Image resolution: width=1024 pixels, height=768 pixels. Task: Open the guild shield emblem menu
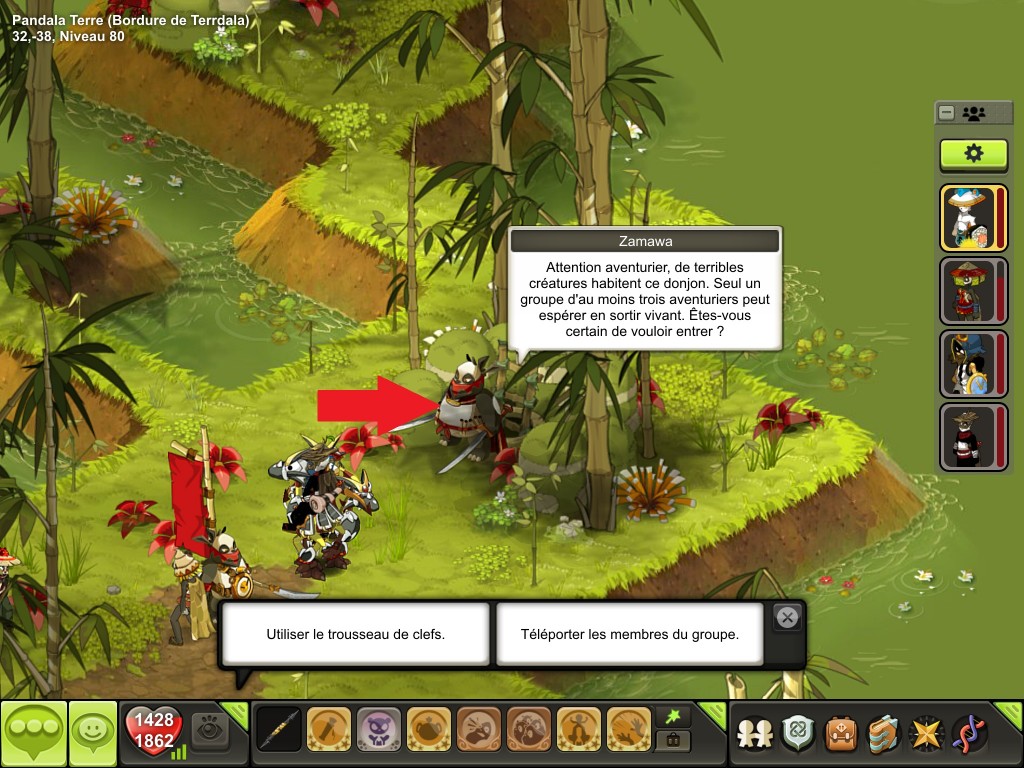(x=798, y=734)
